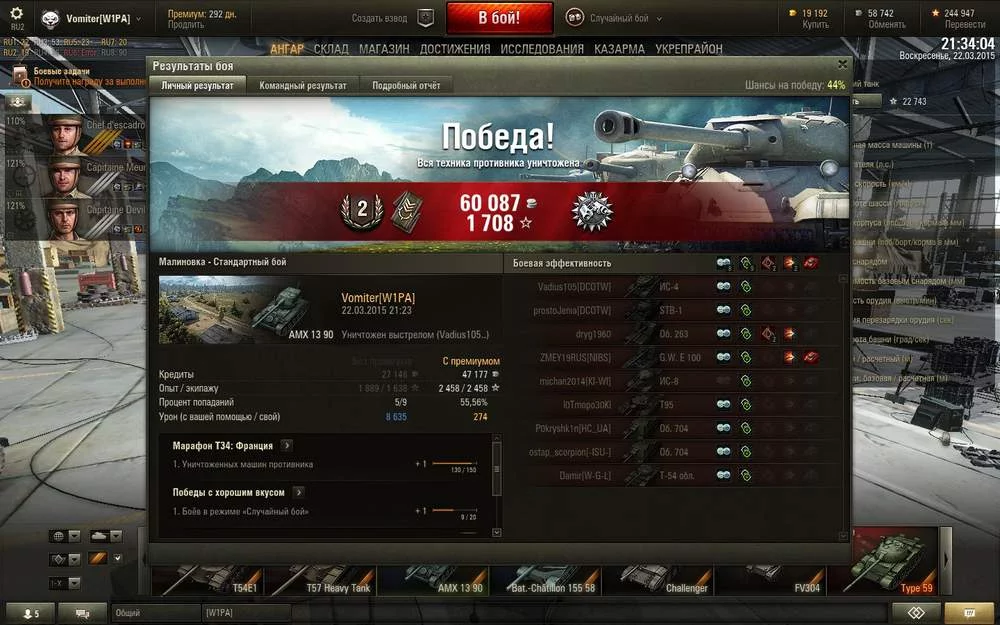Open the СКЛАД menu
This screenshot has height=625, width=1000.
(331, 48)
